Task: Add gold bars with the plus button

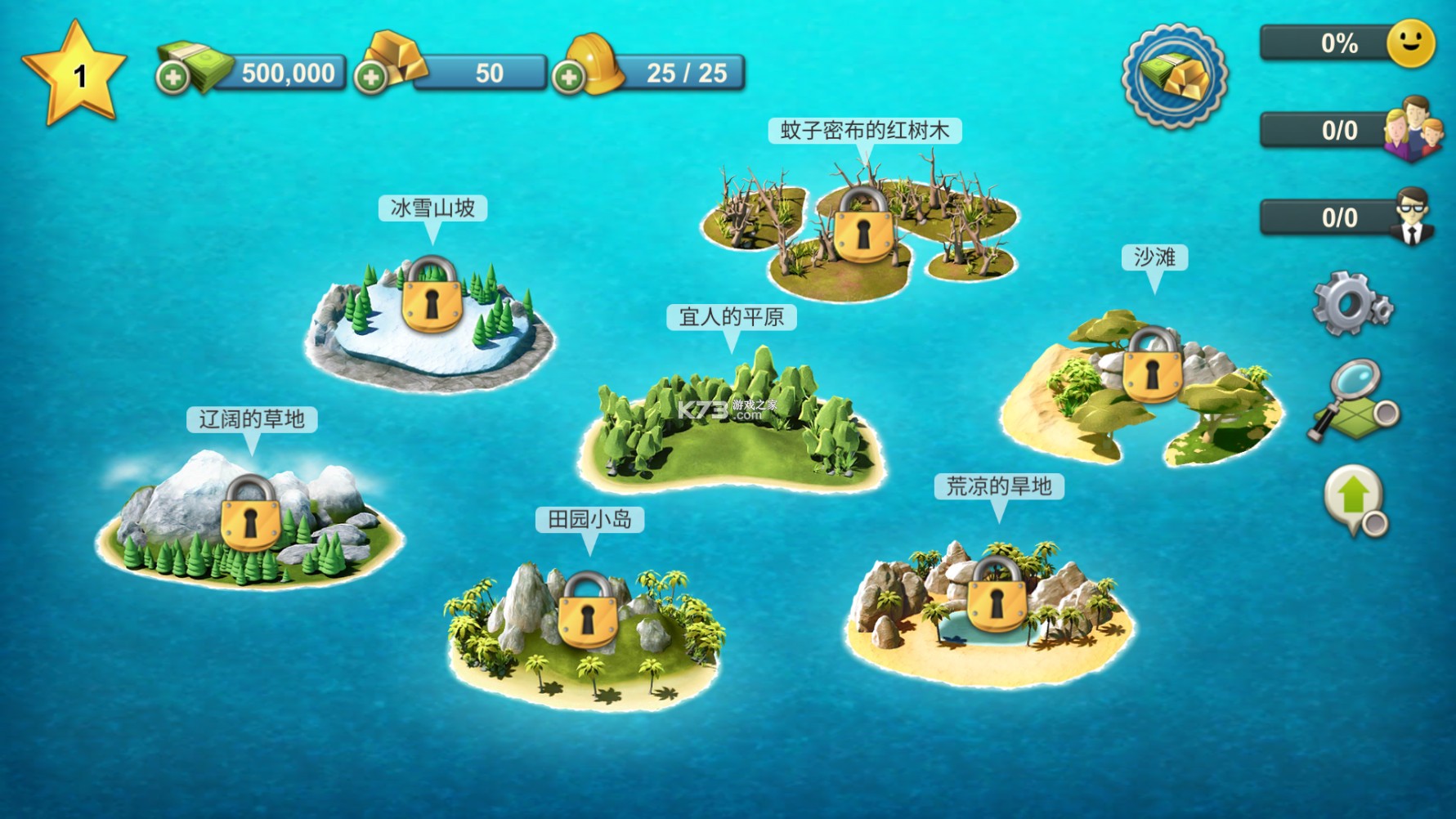Action: [370, 78]
